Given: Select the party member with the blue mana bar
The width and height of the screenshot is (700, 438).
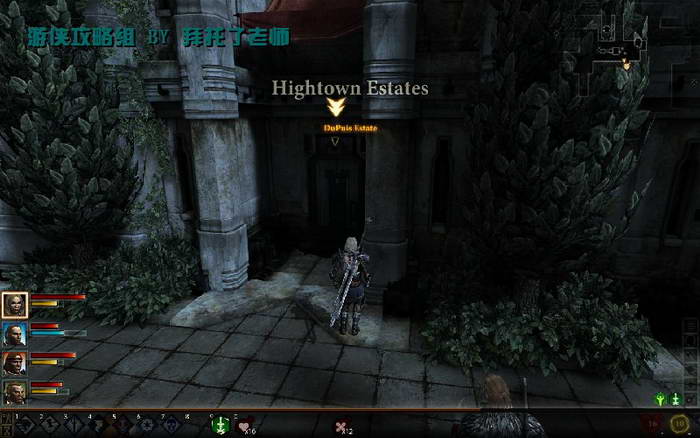Looking at the screenshot, I should (x=14, y=334).
